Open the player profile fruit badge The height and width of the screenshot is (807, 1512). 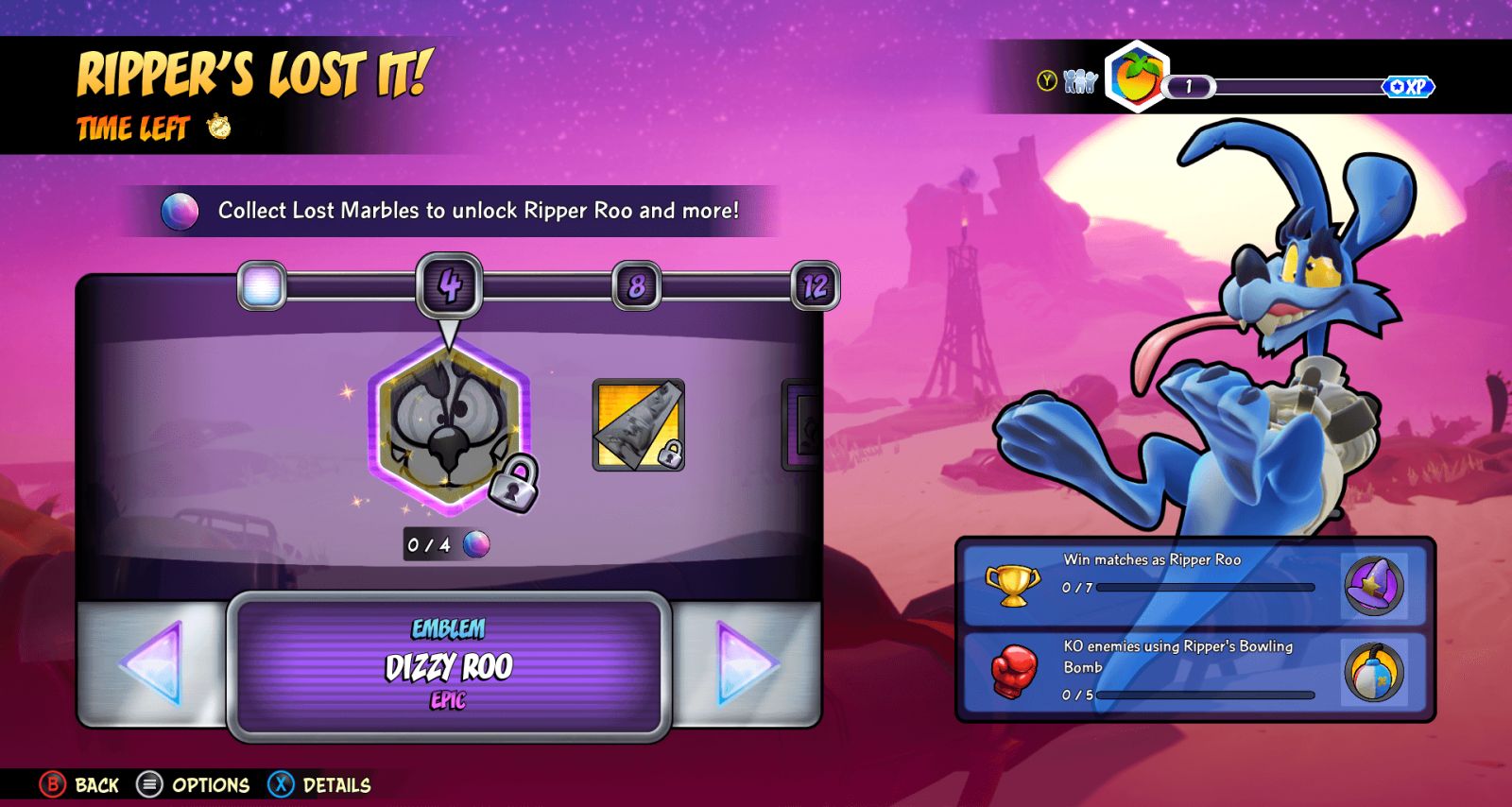(x=1137, y=78)
